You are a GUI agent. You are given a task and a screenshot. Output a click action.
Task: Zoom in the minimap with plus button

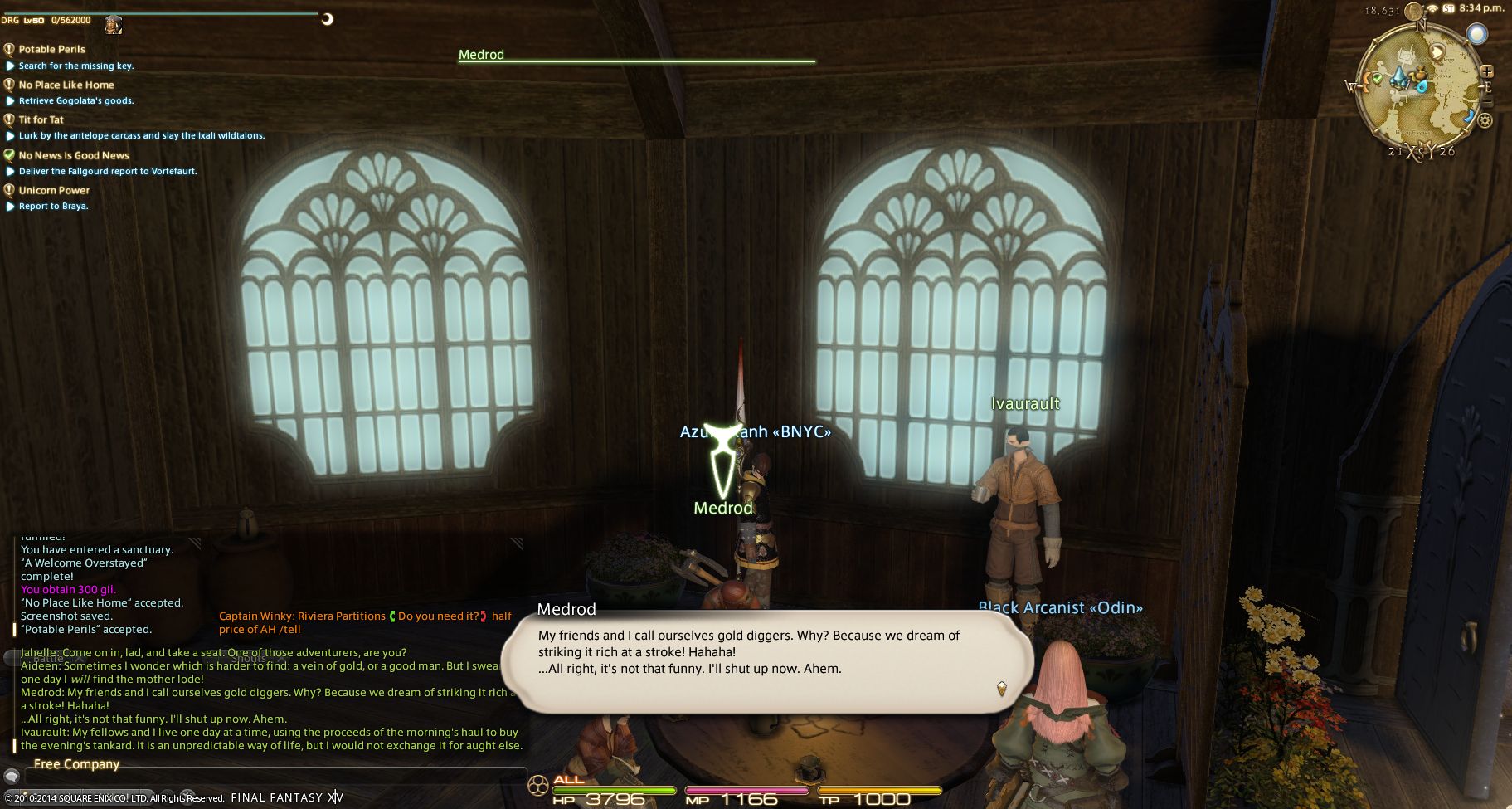(x=1486, y=71)
